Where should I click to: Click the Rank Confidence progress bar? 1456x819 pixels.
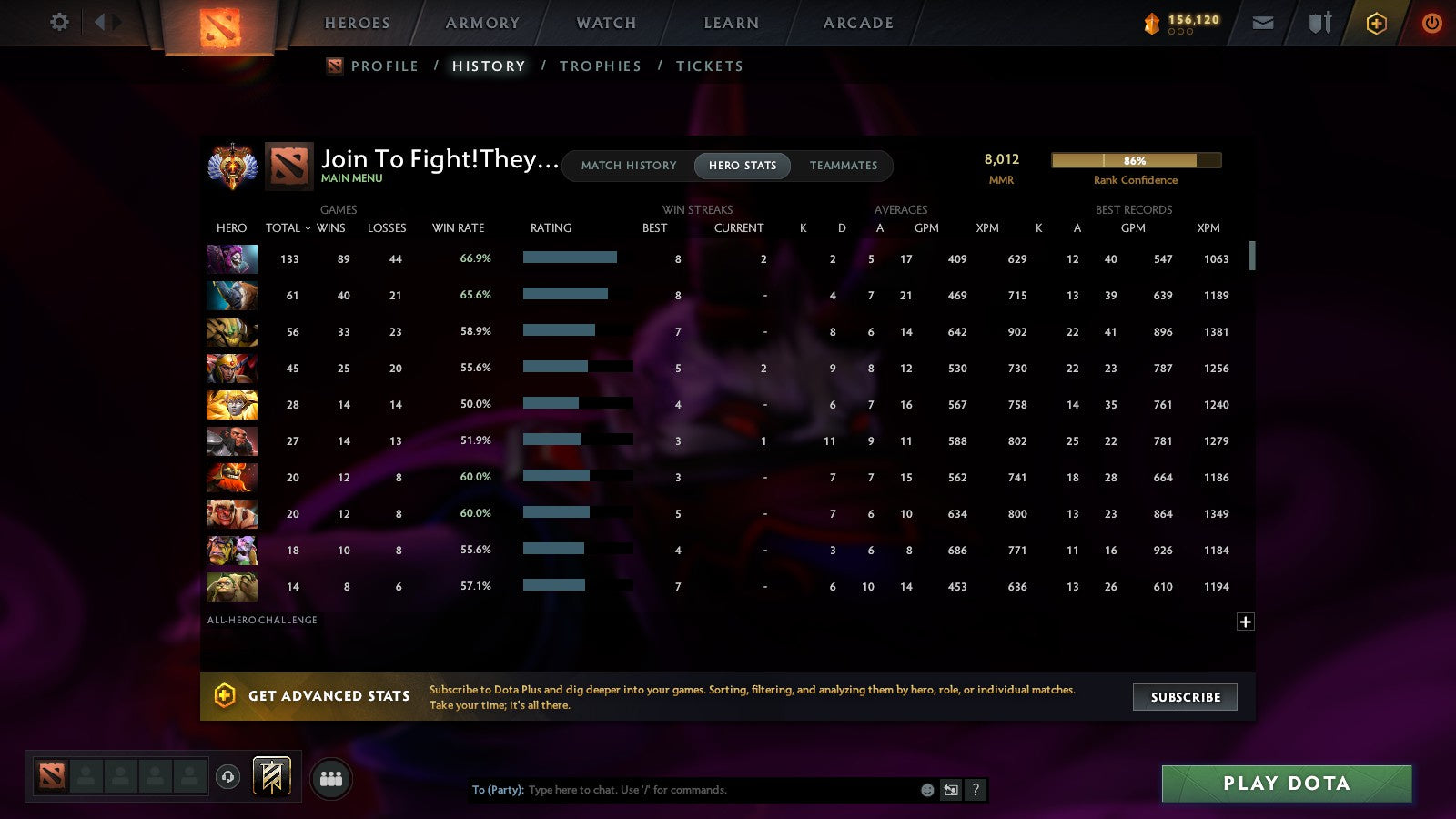click(1136, 159)
